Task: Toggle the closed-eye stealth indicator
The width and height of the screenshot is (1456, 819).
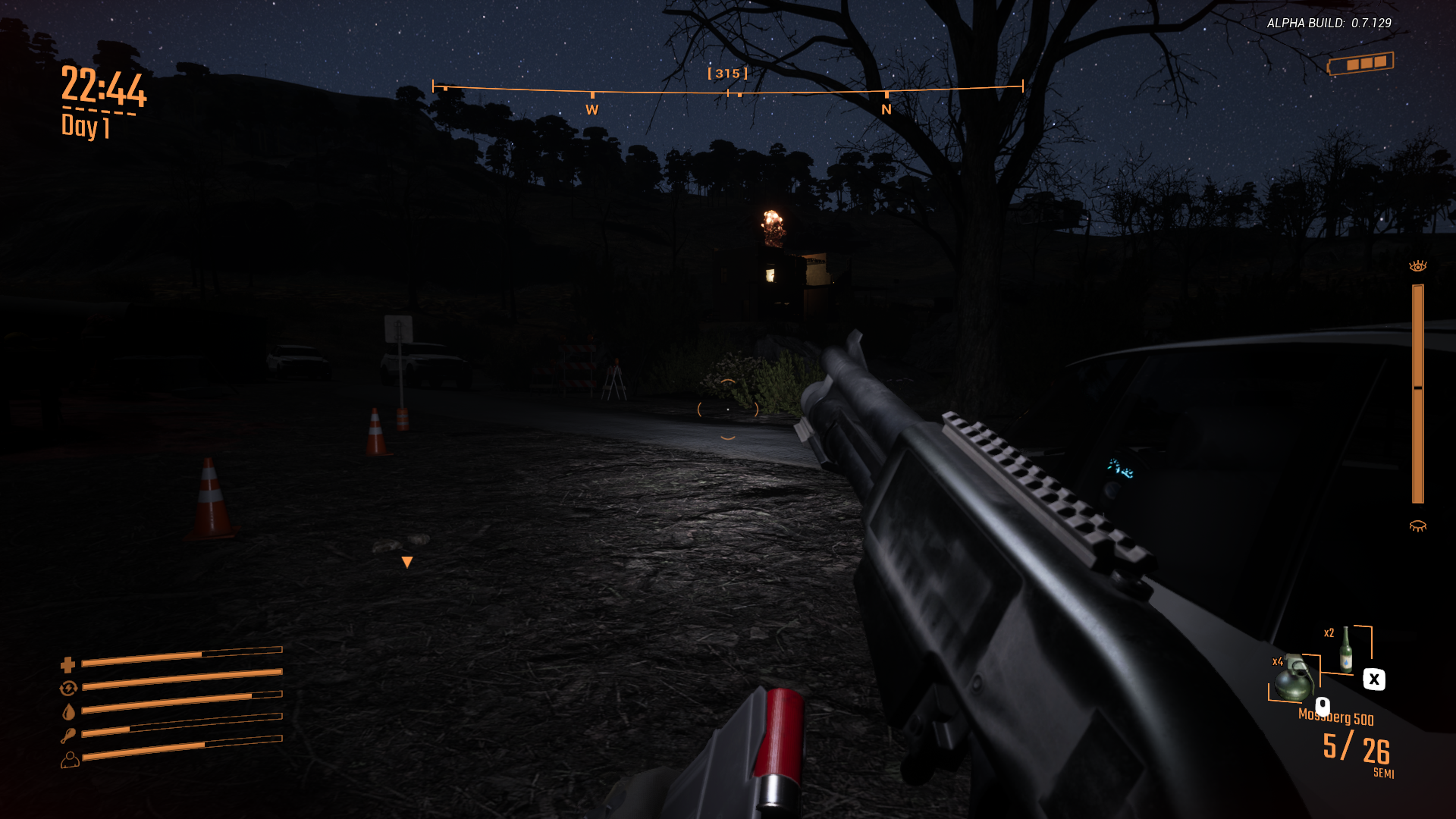Action: click(1417, 523)
